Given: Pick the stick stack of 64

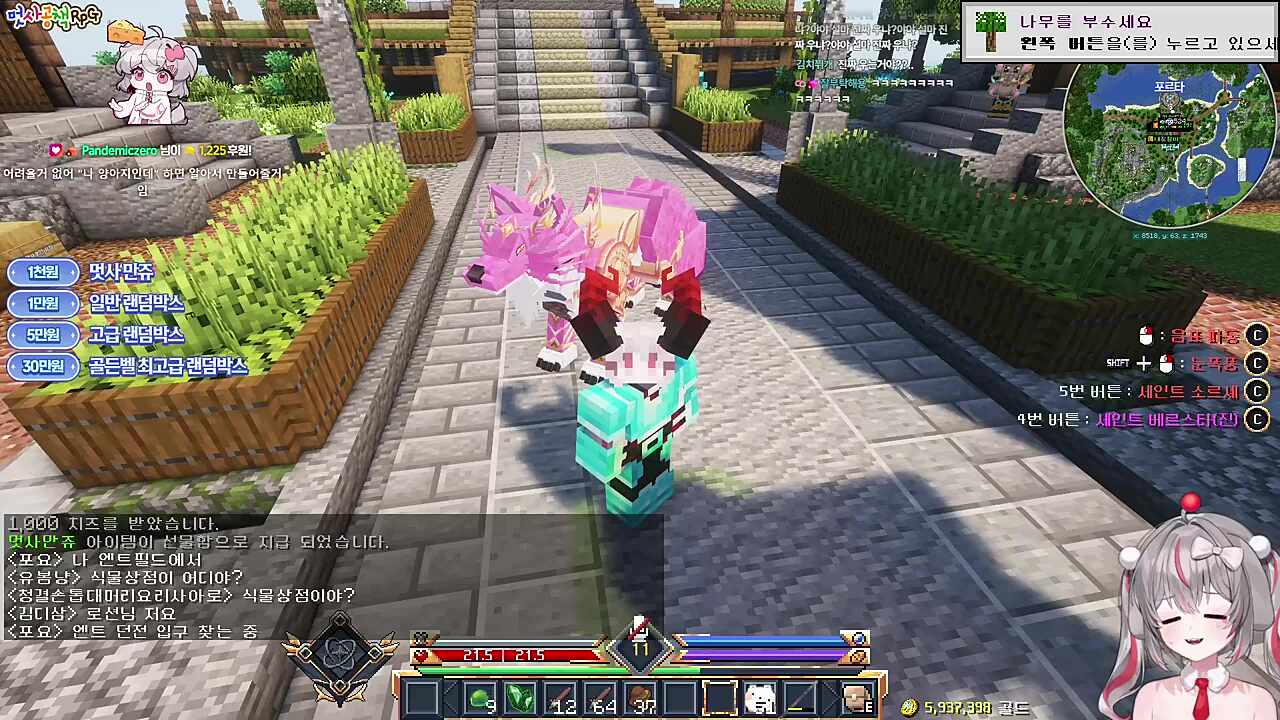Looking at the screenshot, I should (x=600, y=698).
